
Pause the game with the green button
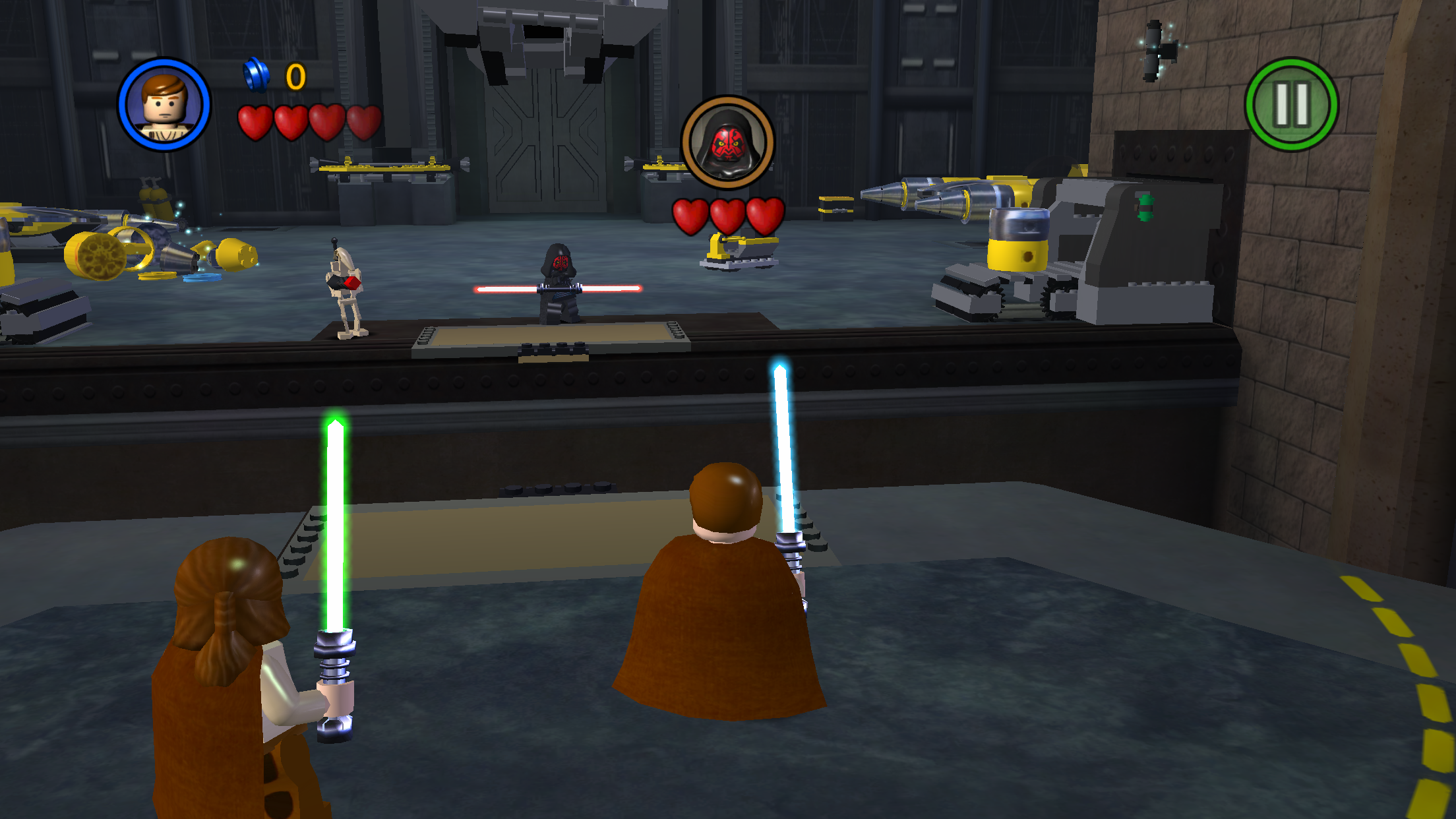[1291, 105]
